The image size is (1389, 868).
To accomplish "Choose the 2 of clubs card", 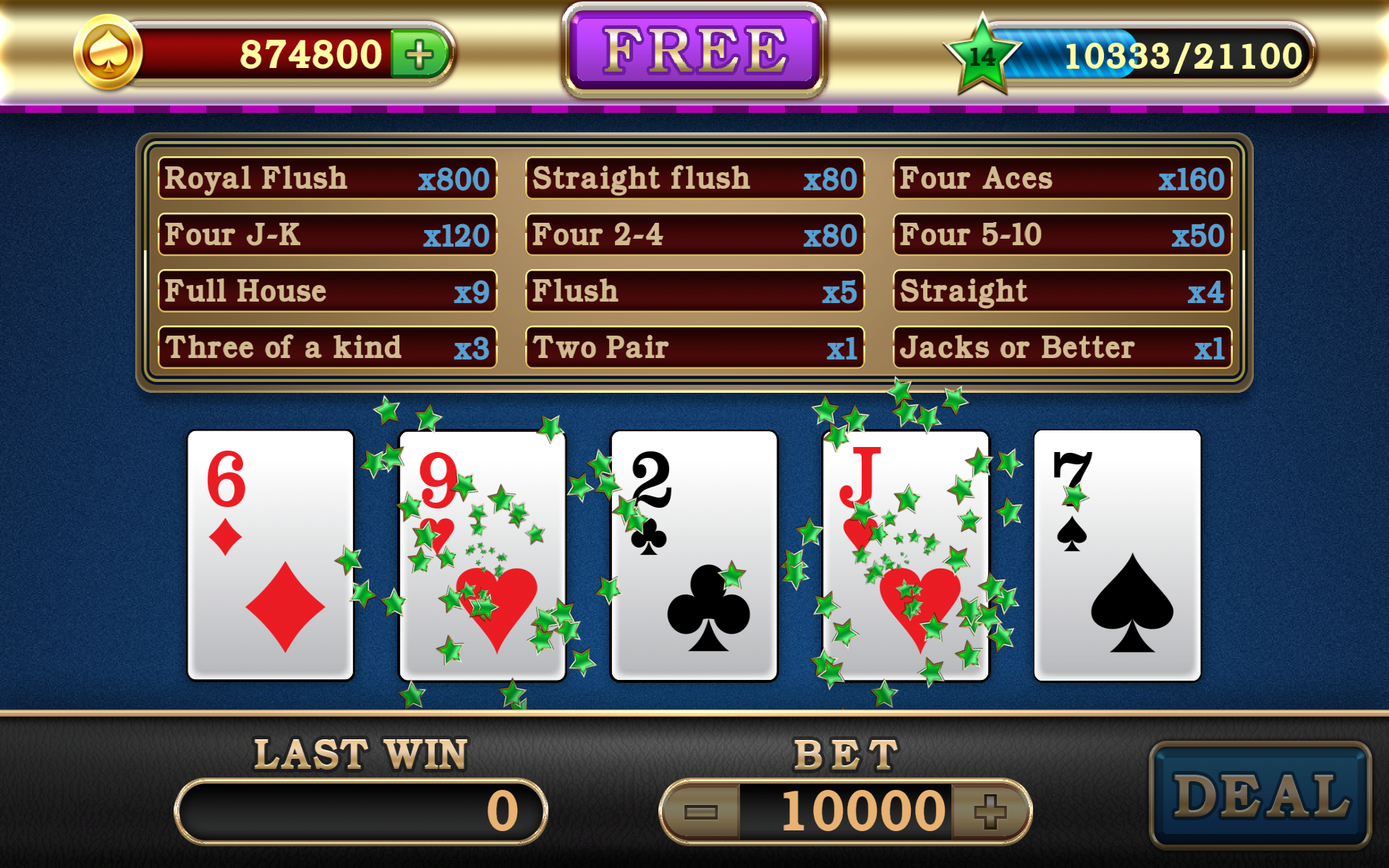I will [694, 555].
